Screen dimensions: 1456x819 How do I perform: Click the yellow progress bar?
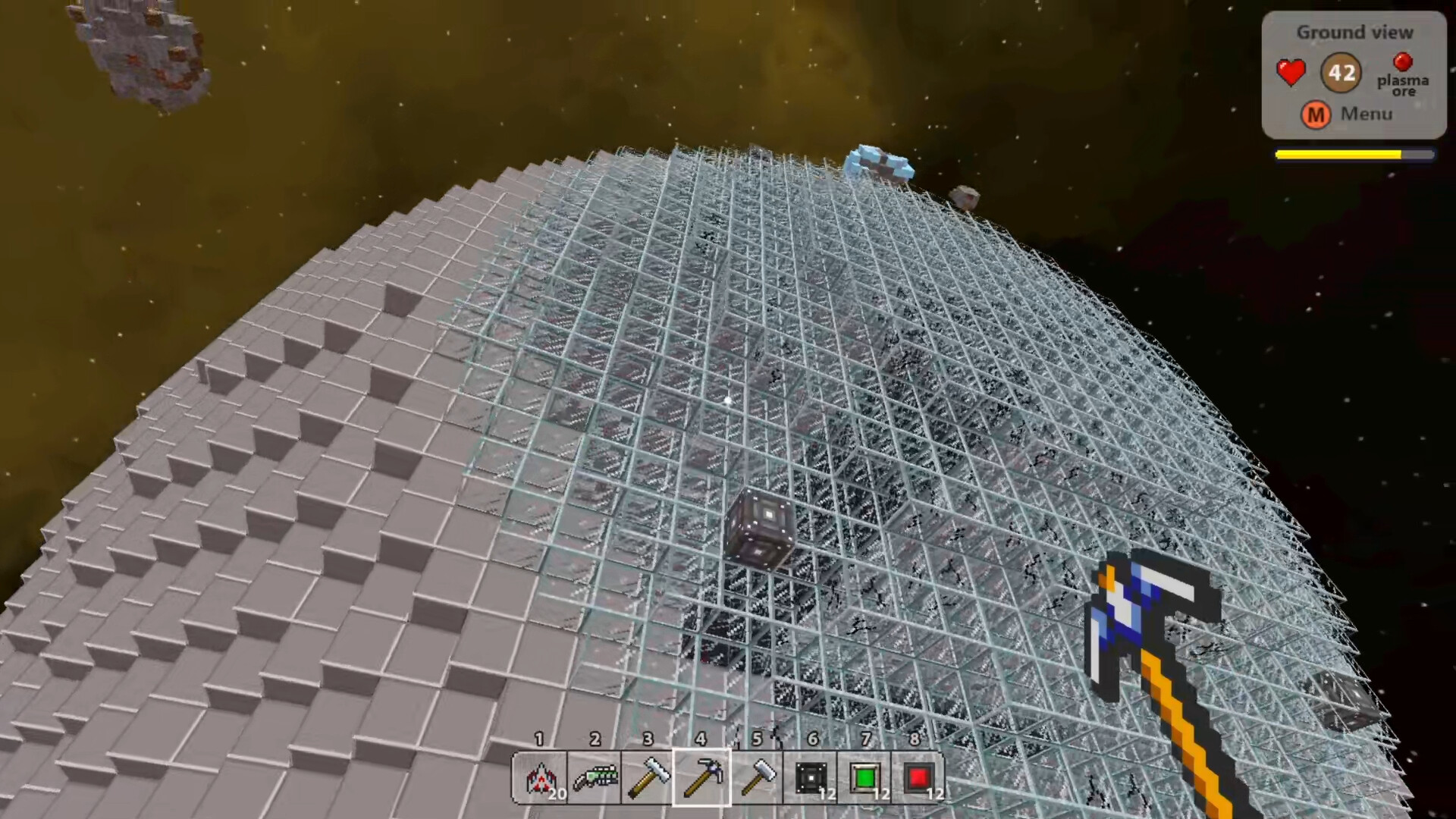pos(1338,154)
